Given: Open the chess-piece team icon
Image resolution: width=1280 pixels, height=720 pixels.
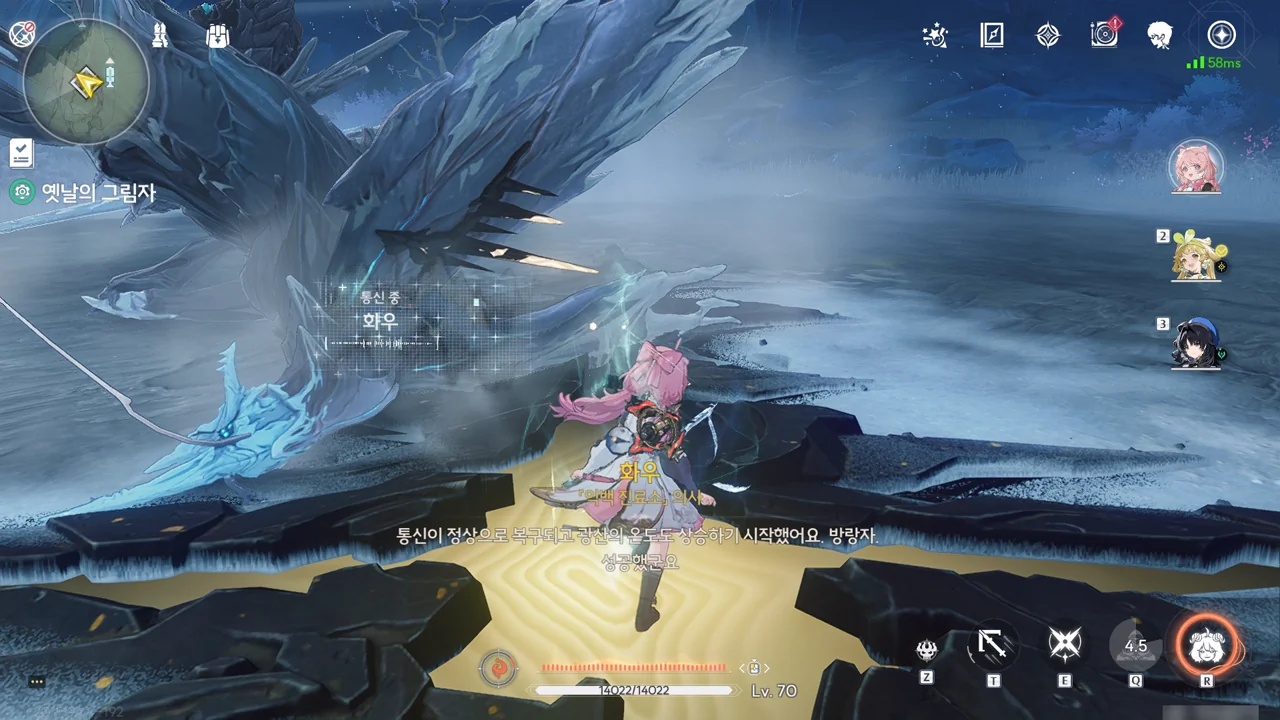Looking at the screenshot, I should [x=160, y=36].
